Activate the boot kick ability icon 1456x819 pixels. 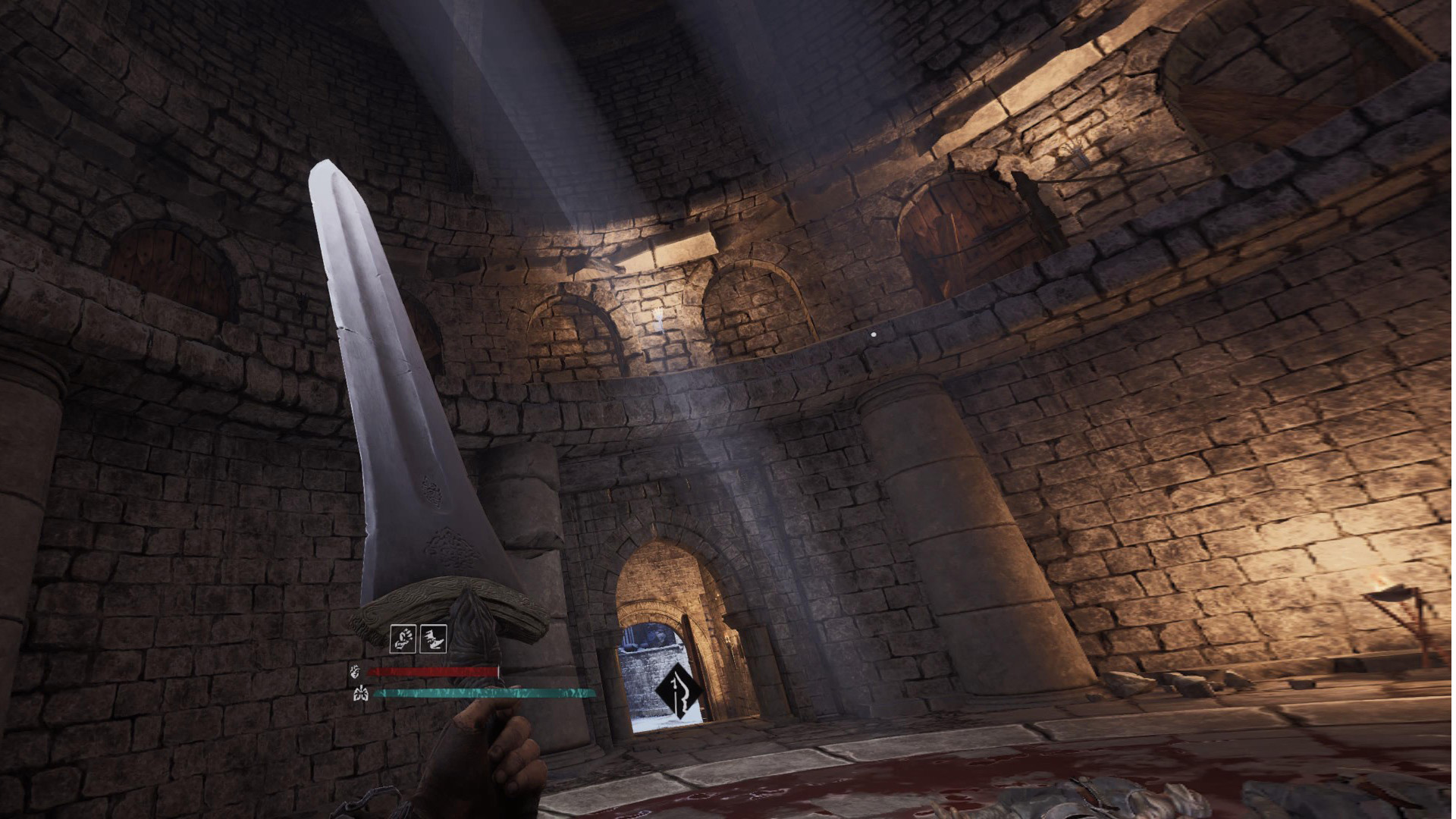(433, 639)
